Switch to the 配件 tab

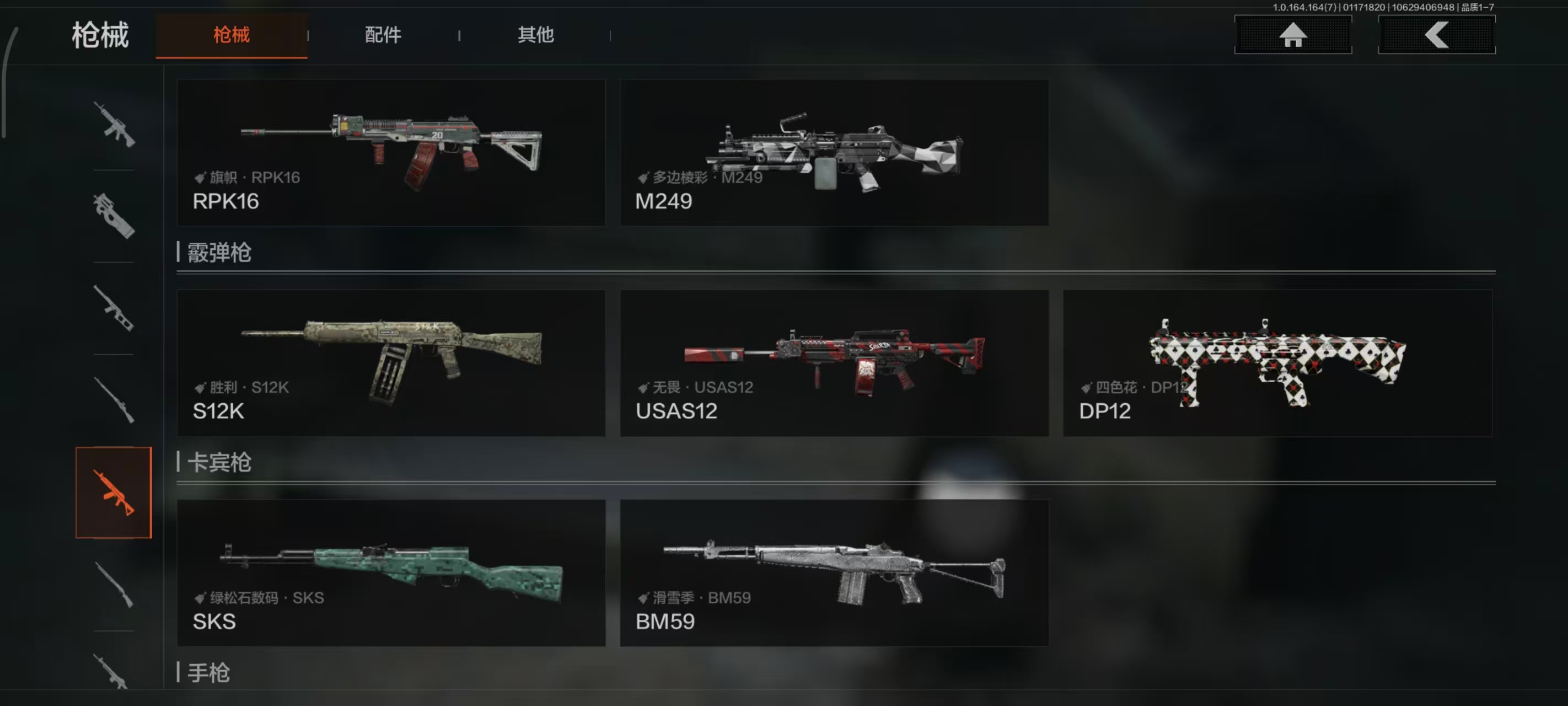click(x=383, y=35)
